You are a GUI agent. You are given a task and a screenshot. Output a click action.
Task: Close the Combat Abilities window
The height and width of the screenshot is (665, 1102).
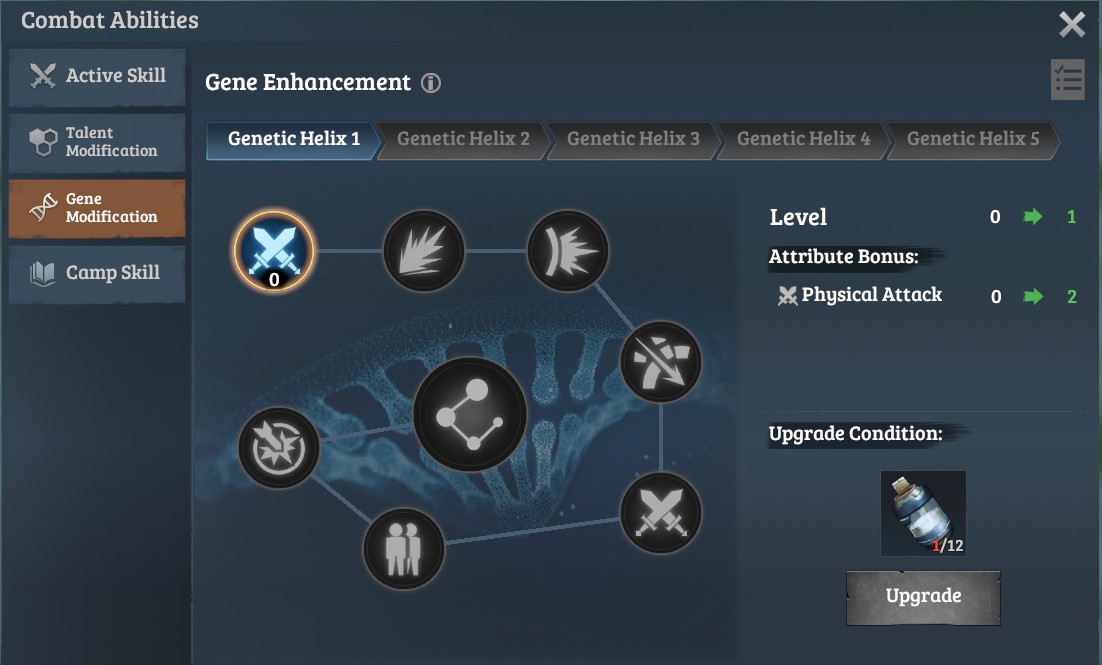click(1071, 24)
